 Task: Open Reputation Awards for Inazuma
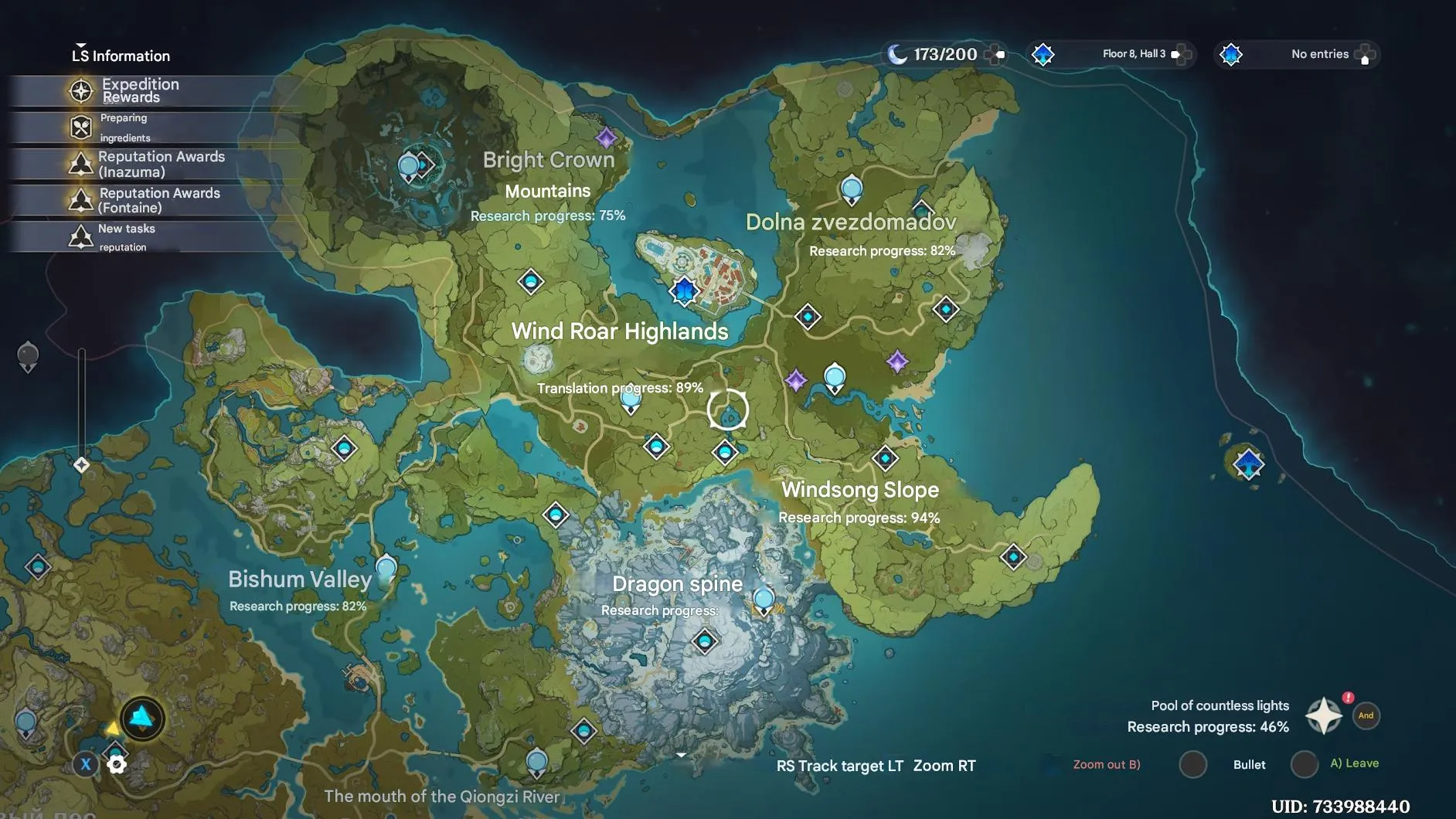pos(160,164)
